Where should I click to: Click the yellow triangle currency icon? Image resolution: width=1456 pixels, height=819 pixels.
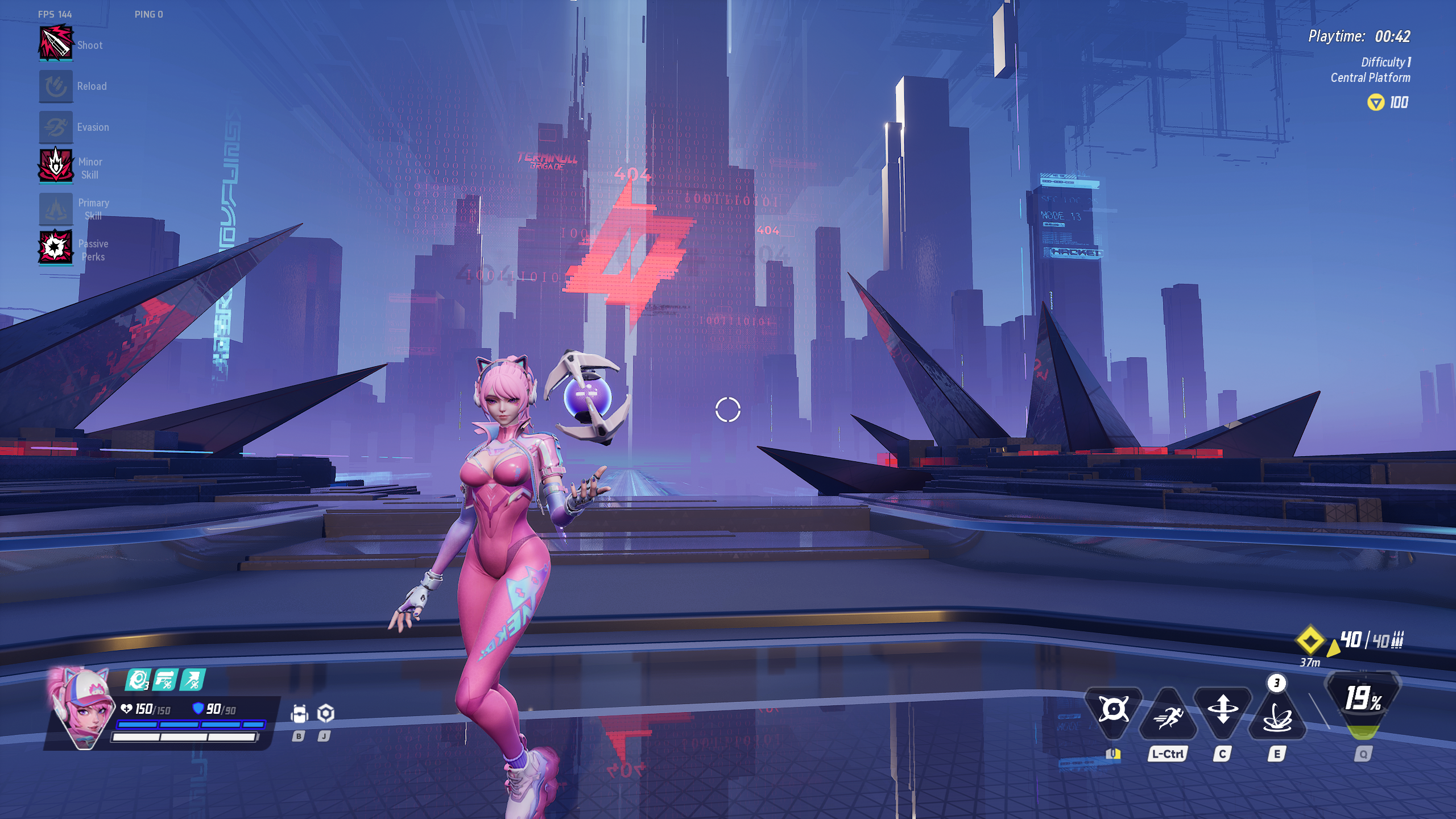coord(1375,103)
